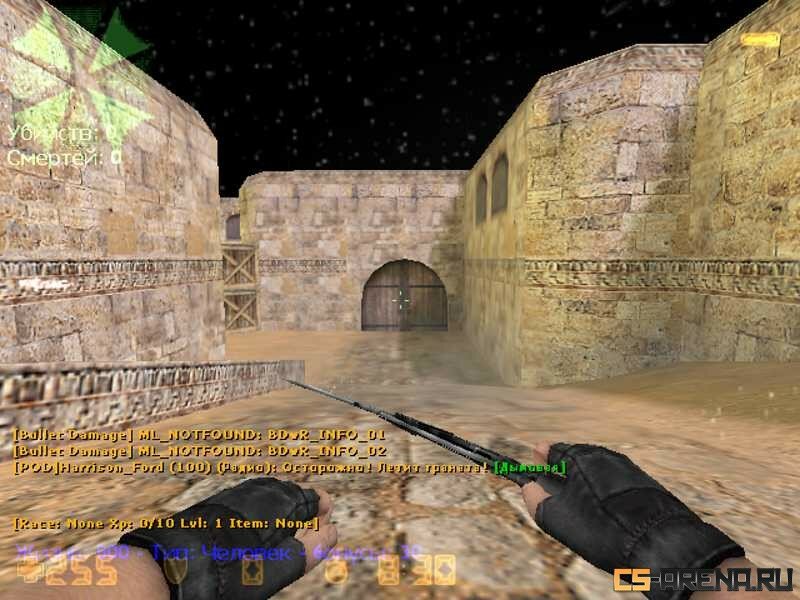800x600 pixels.
Task: Toggle the flashlight battery icon
Action: coord(760,40)
